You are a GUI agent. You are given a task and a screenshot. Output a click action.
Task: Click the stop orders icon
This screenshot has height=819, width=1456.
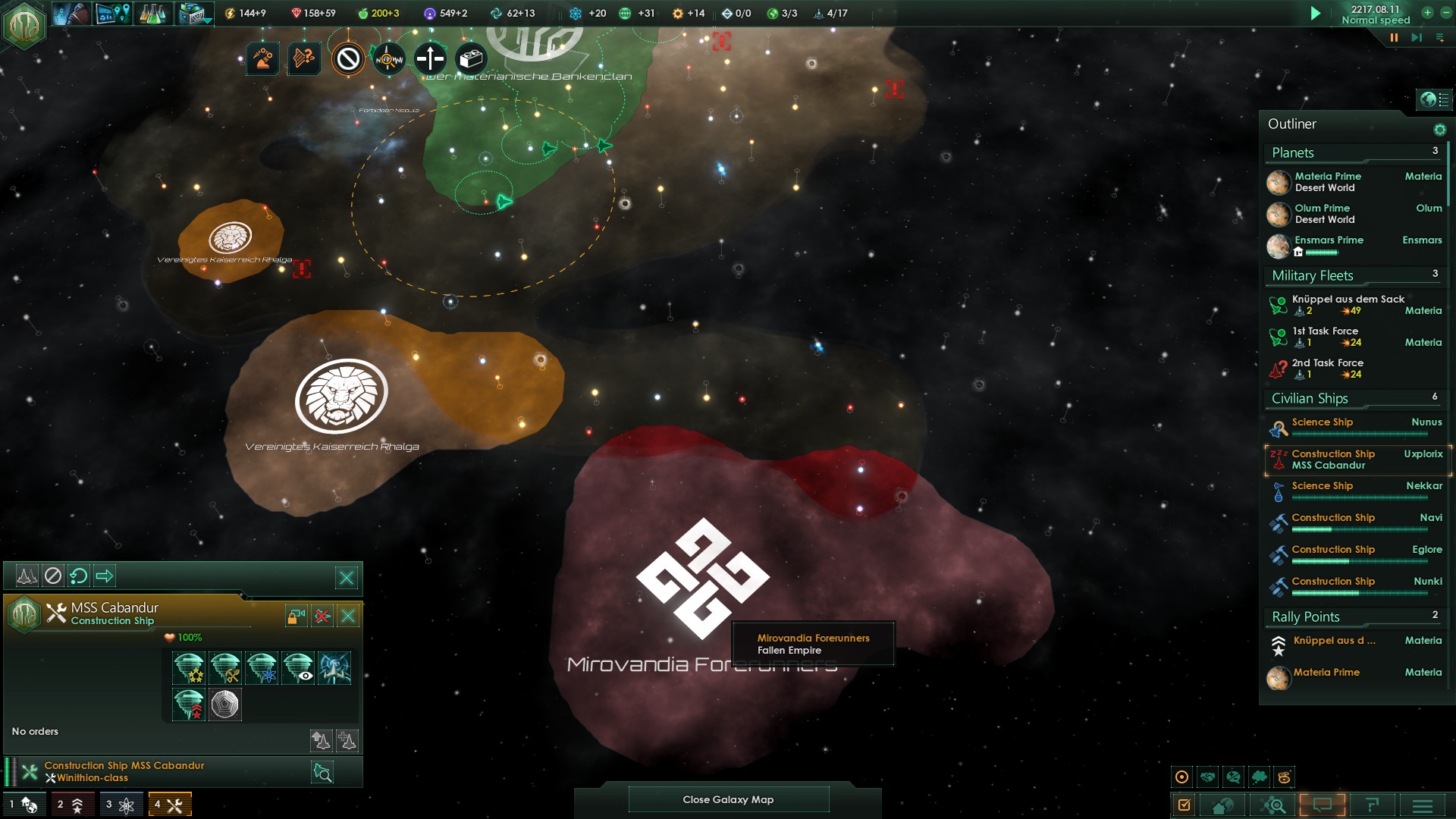coord(52,576)
